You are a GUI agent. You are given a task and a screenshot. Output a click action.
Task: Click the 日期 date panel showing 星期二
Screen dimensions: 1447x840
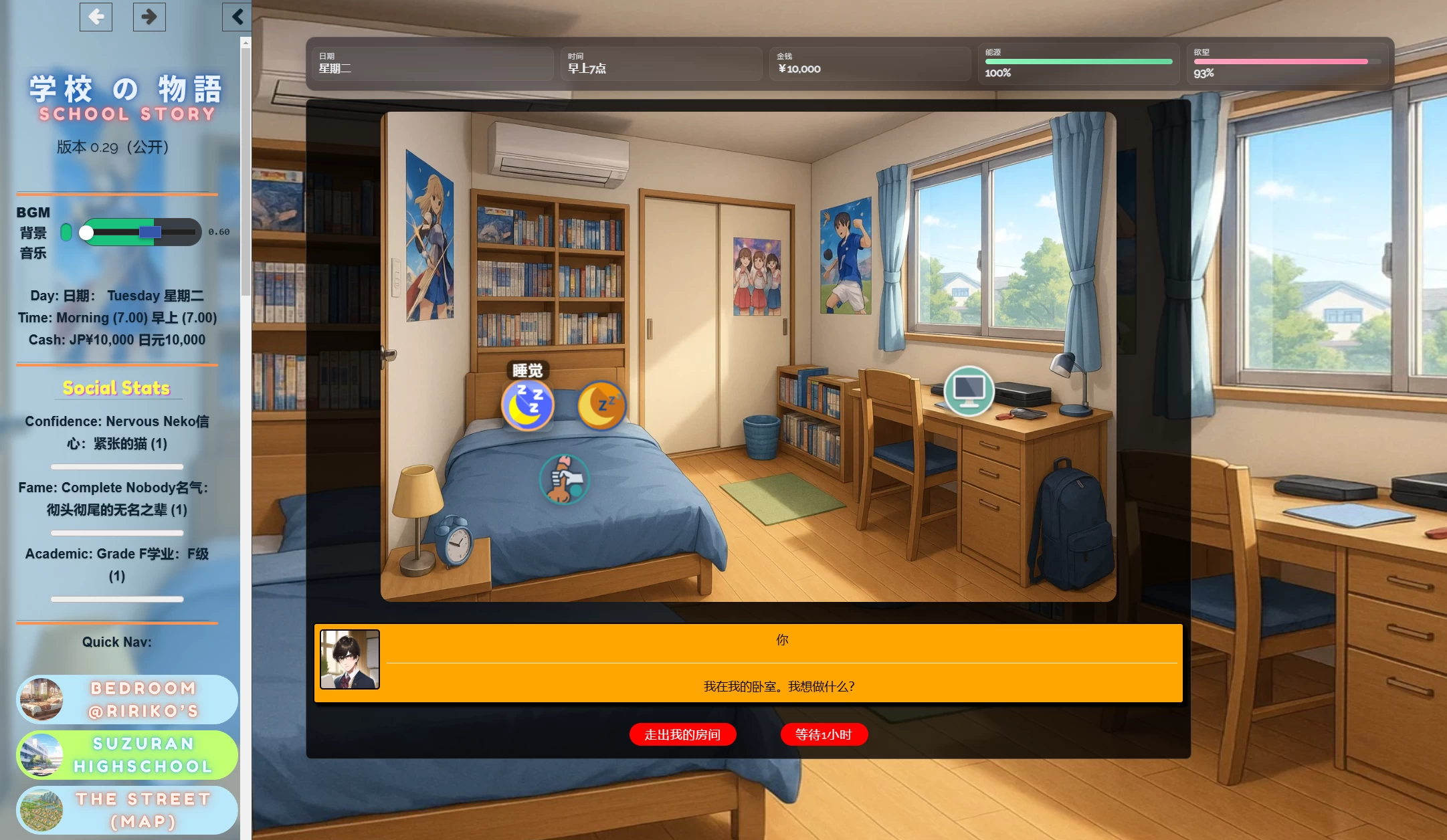[x=431, y=64]
